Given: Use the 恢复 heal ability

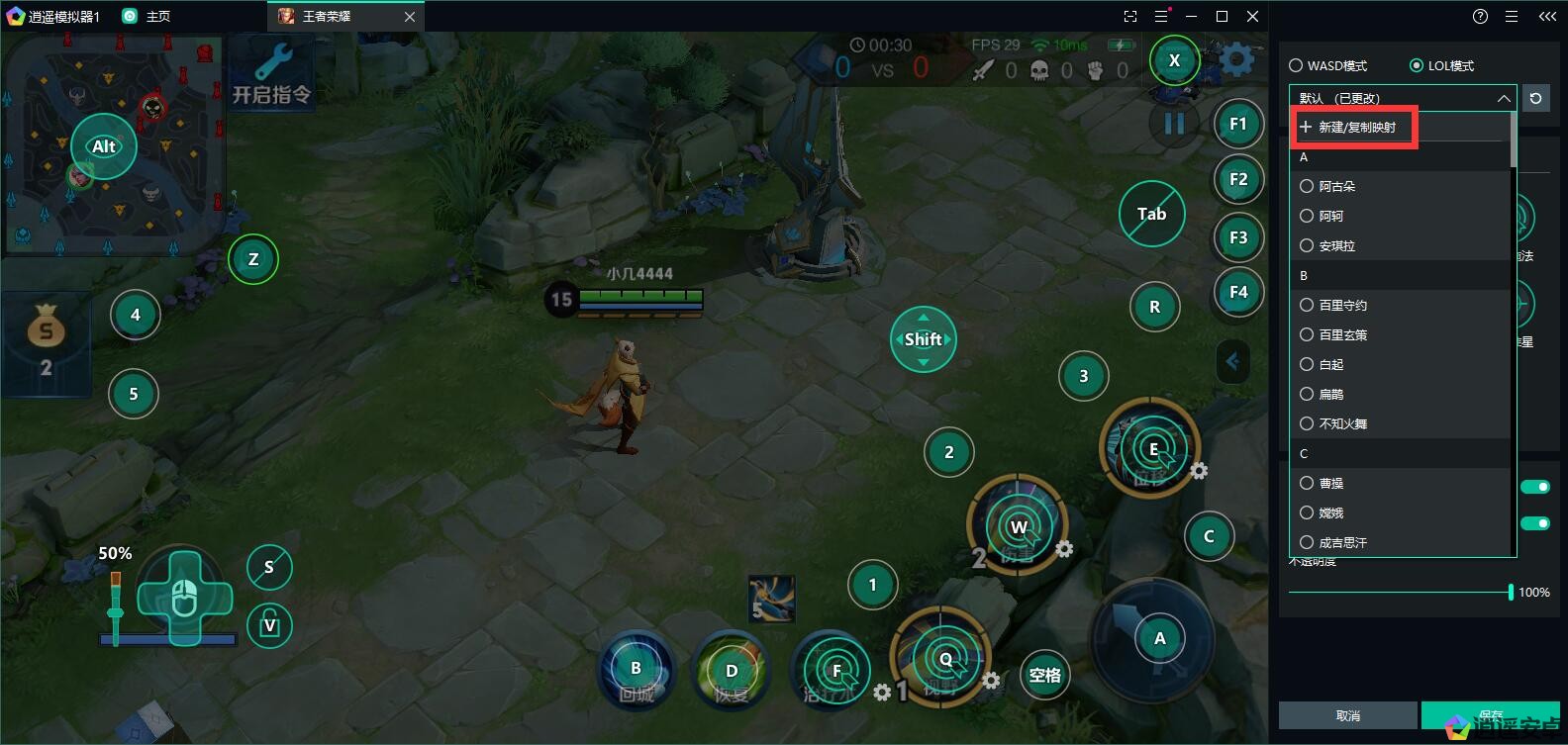Looking at the screenshot, I should tap(732, 673).
